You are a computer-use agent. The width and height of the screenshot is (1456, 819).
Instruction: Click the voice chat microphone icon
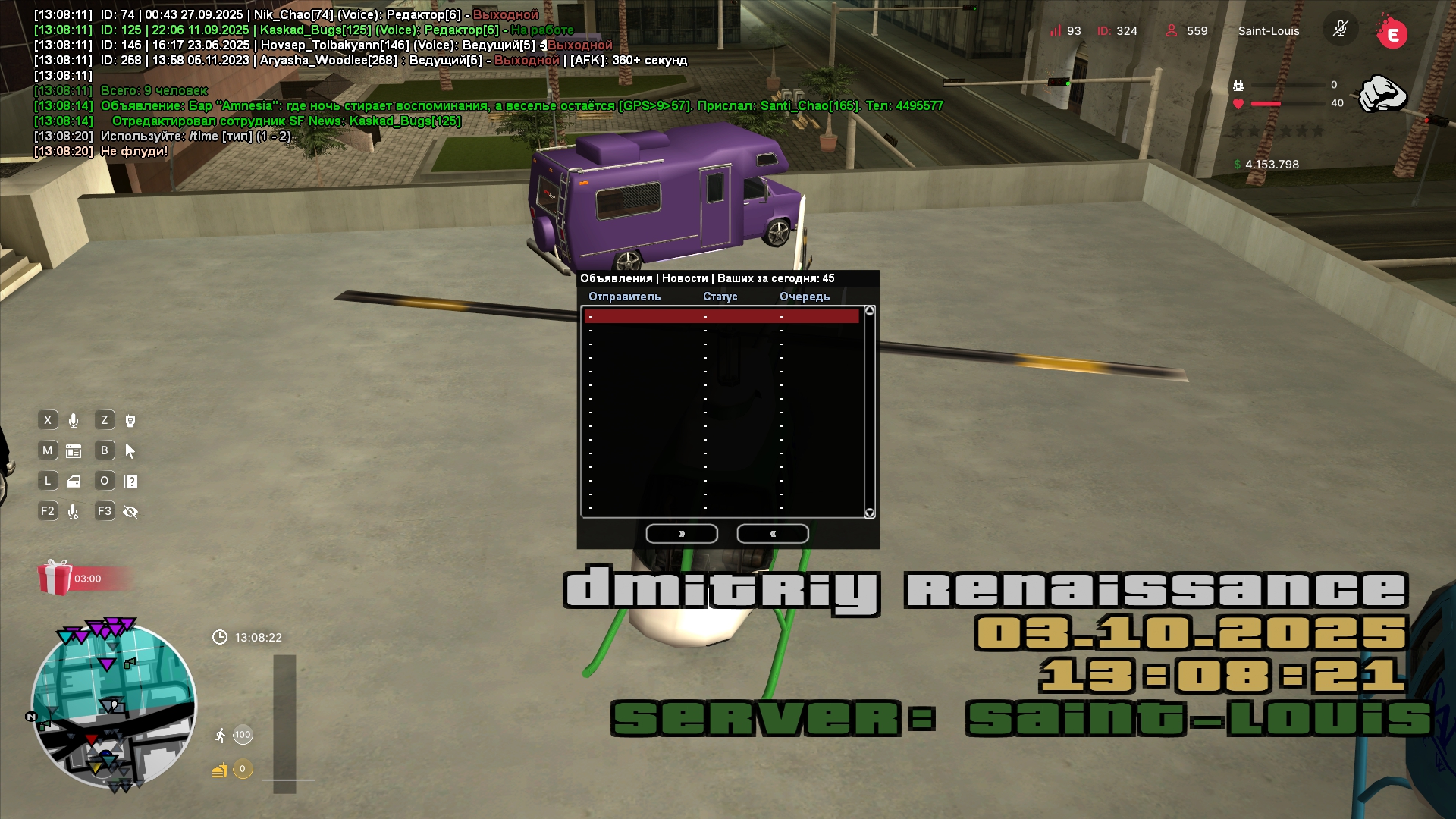click(x=74, y=421)
